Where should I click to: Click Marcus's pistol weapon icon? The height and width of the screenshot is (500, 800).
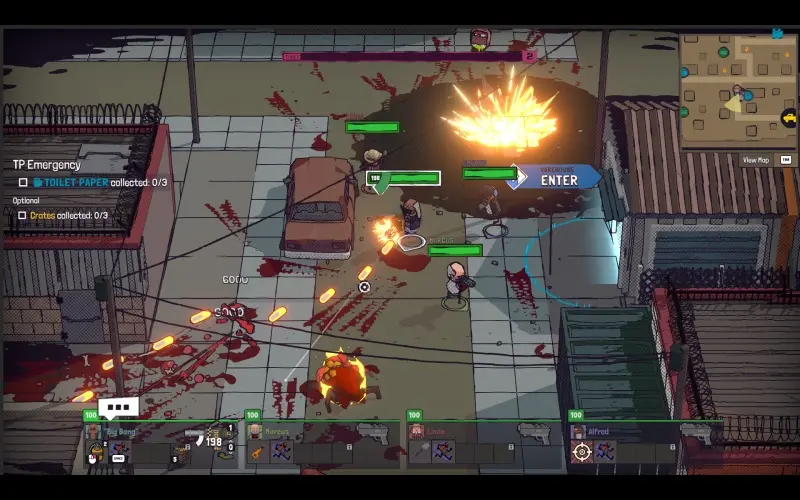coord(370,432)
